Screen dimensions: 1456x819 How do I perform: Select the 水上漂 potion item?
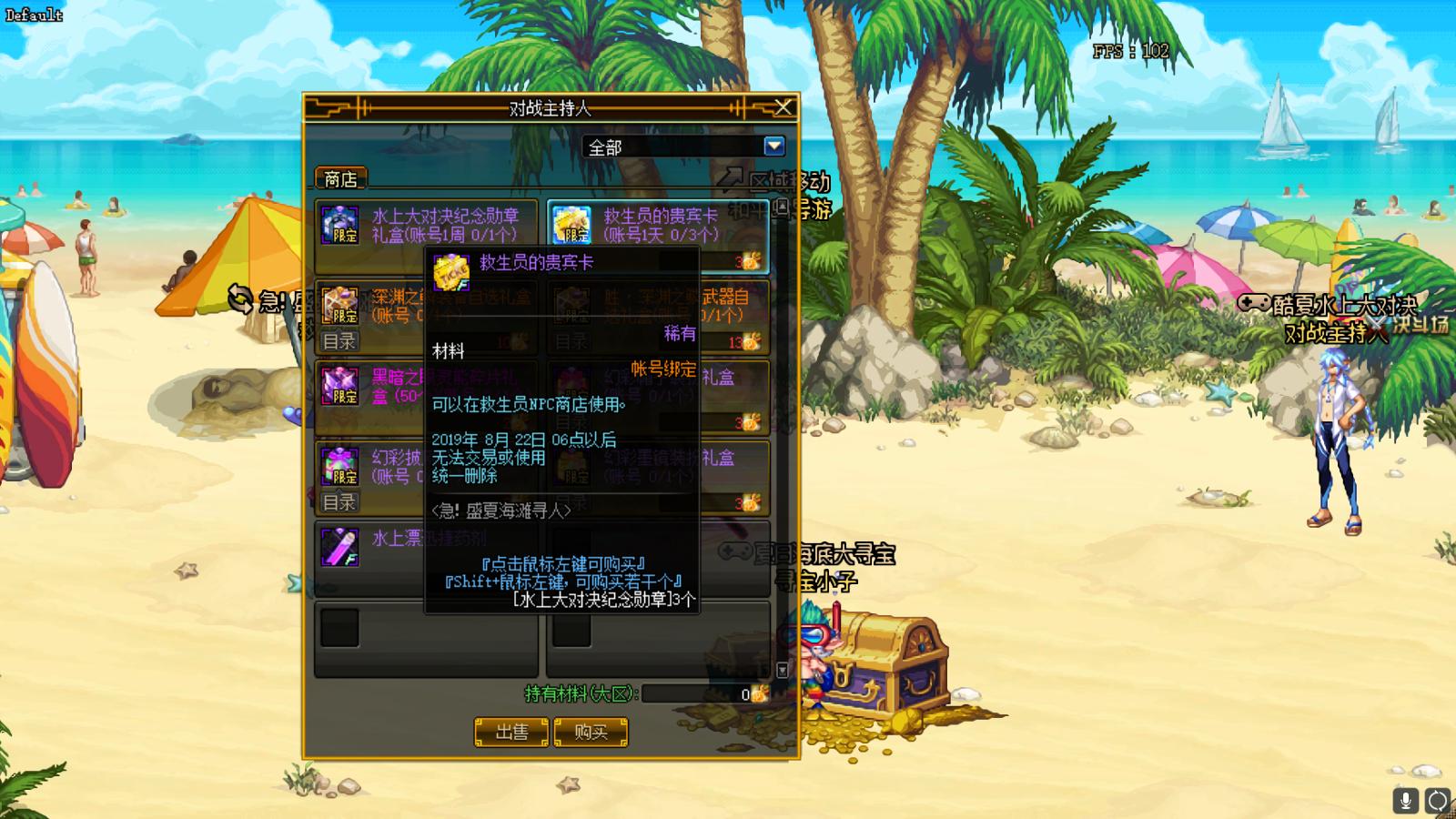[x=339, y=546]
